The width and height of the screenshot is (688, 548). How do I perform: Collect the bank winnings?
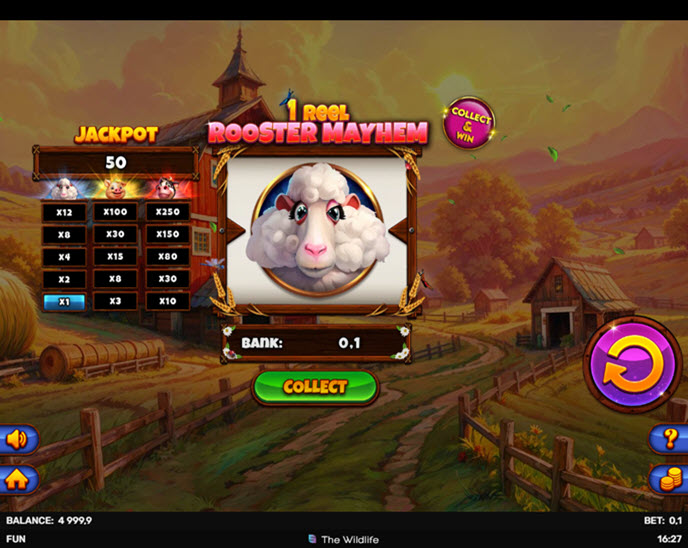pos(315,387)
